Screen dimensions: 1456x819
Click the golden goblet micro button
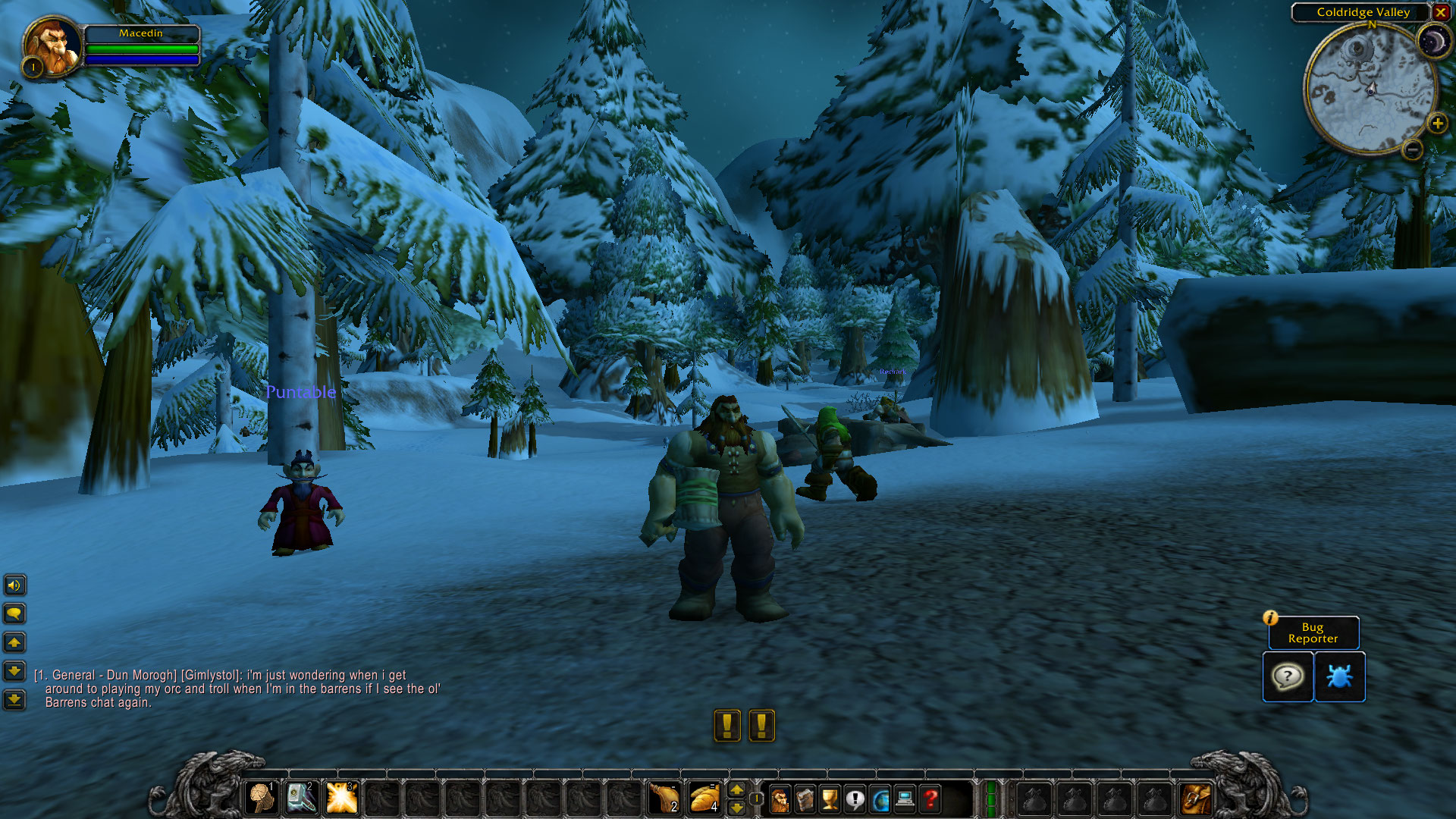pyautogui.click(x=830, y=799)
